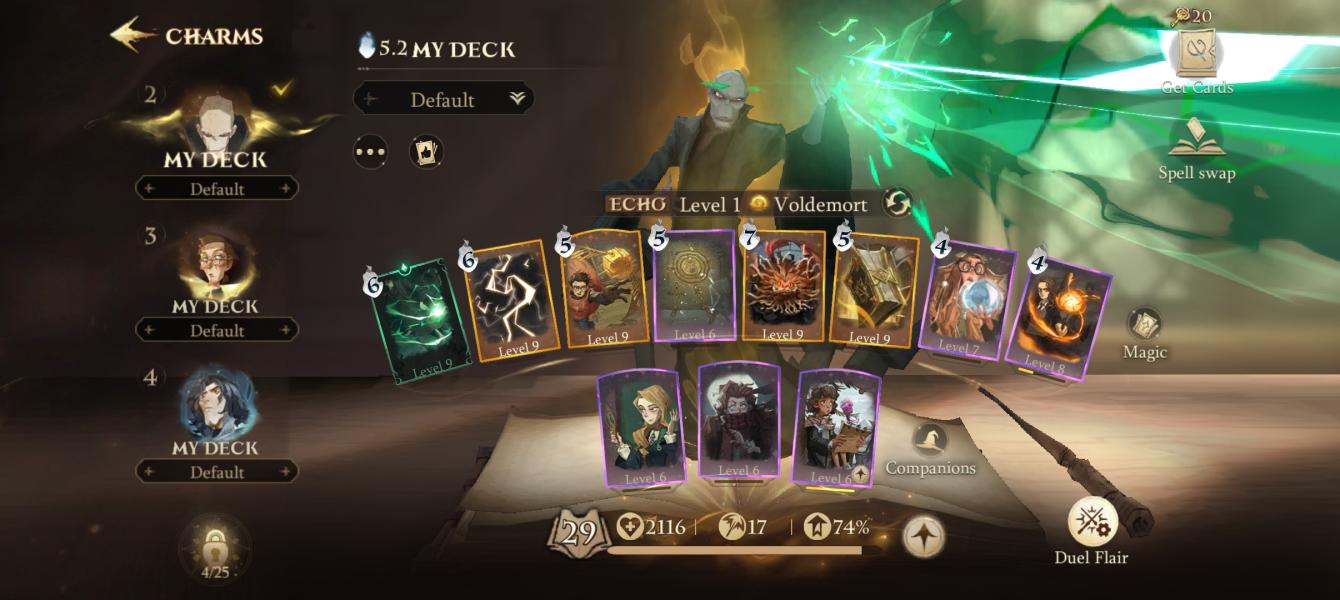
Task: Choose the golden book card
Action: click(x=872, y=290)
